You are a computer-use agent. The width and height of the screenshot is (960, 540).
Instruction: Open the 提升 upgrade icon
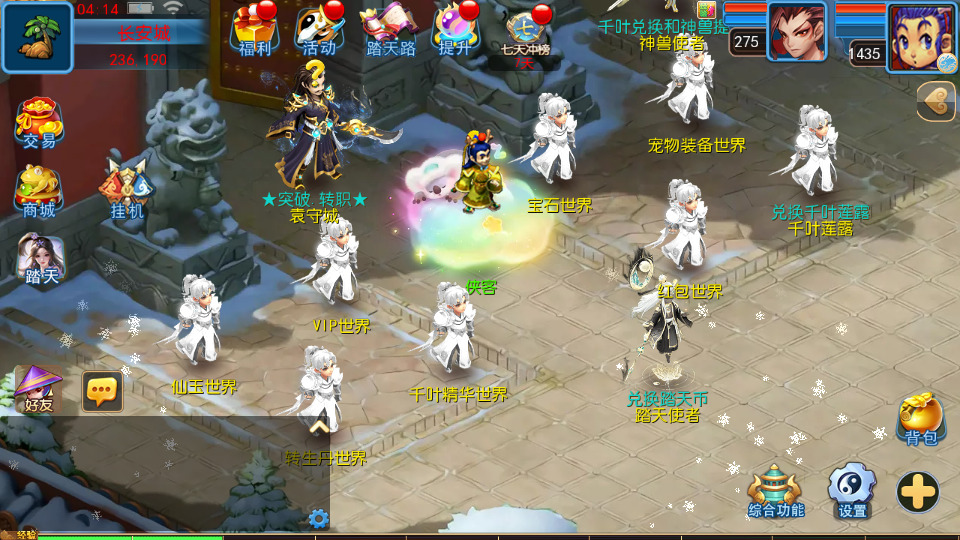tap(455, 31)
